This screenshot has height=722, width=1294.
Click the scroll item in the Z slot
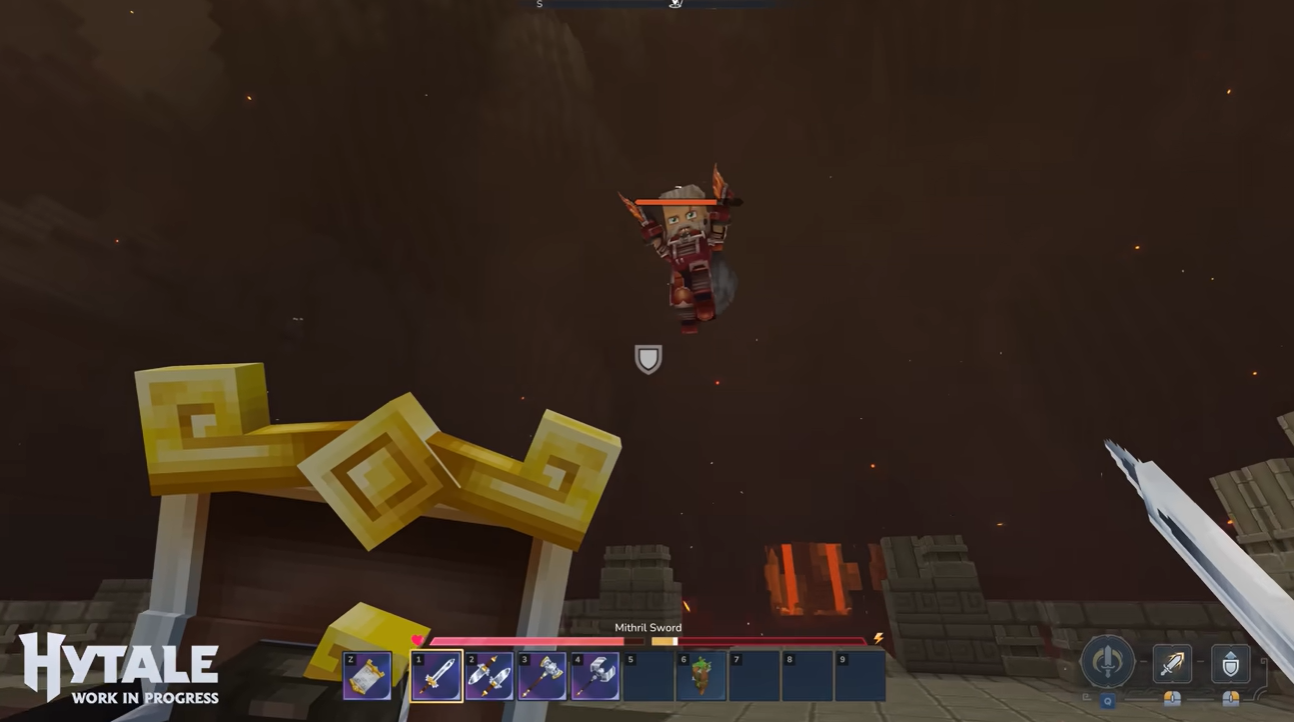click(367, 676)
